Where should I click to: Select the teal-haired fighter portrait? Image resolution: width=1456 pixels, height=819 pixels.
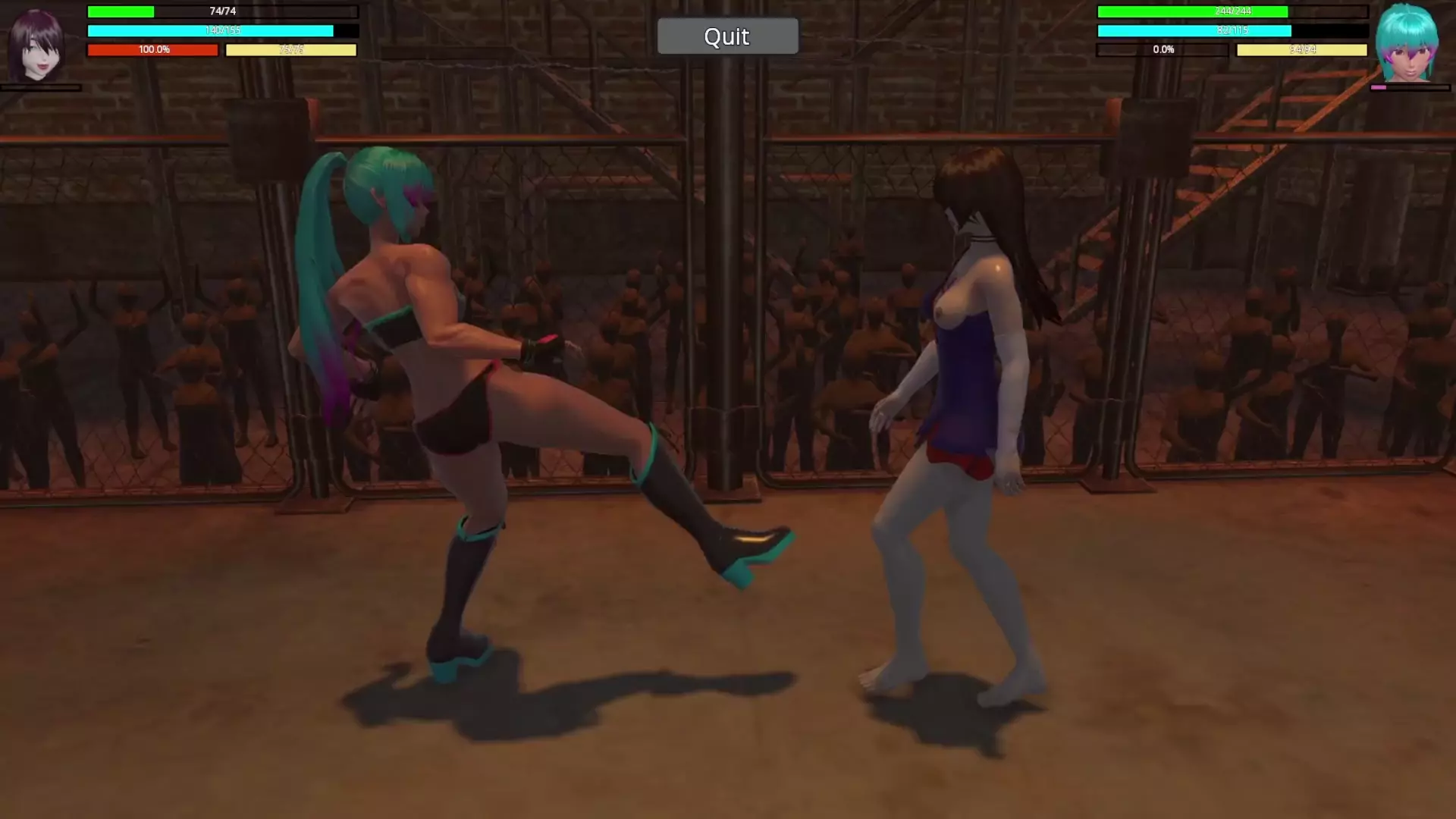(x=1407, y=44)
